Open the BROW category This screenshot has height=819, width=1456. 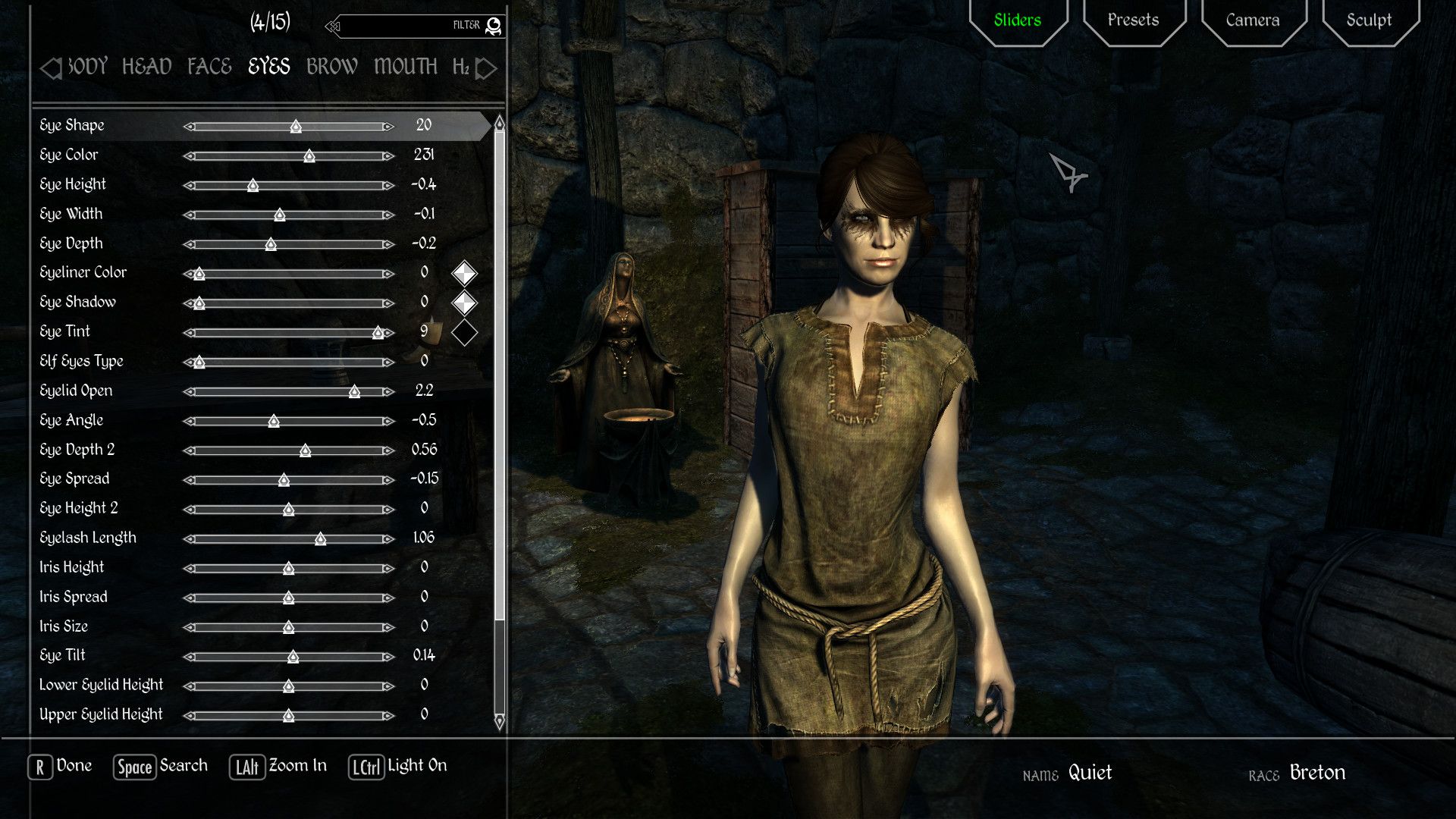coord(331,67)
